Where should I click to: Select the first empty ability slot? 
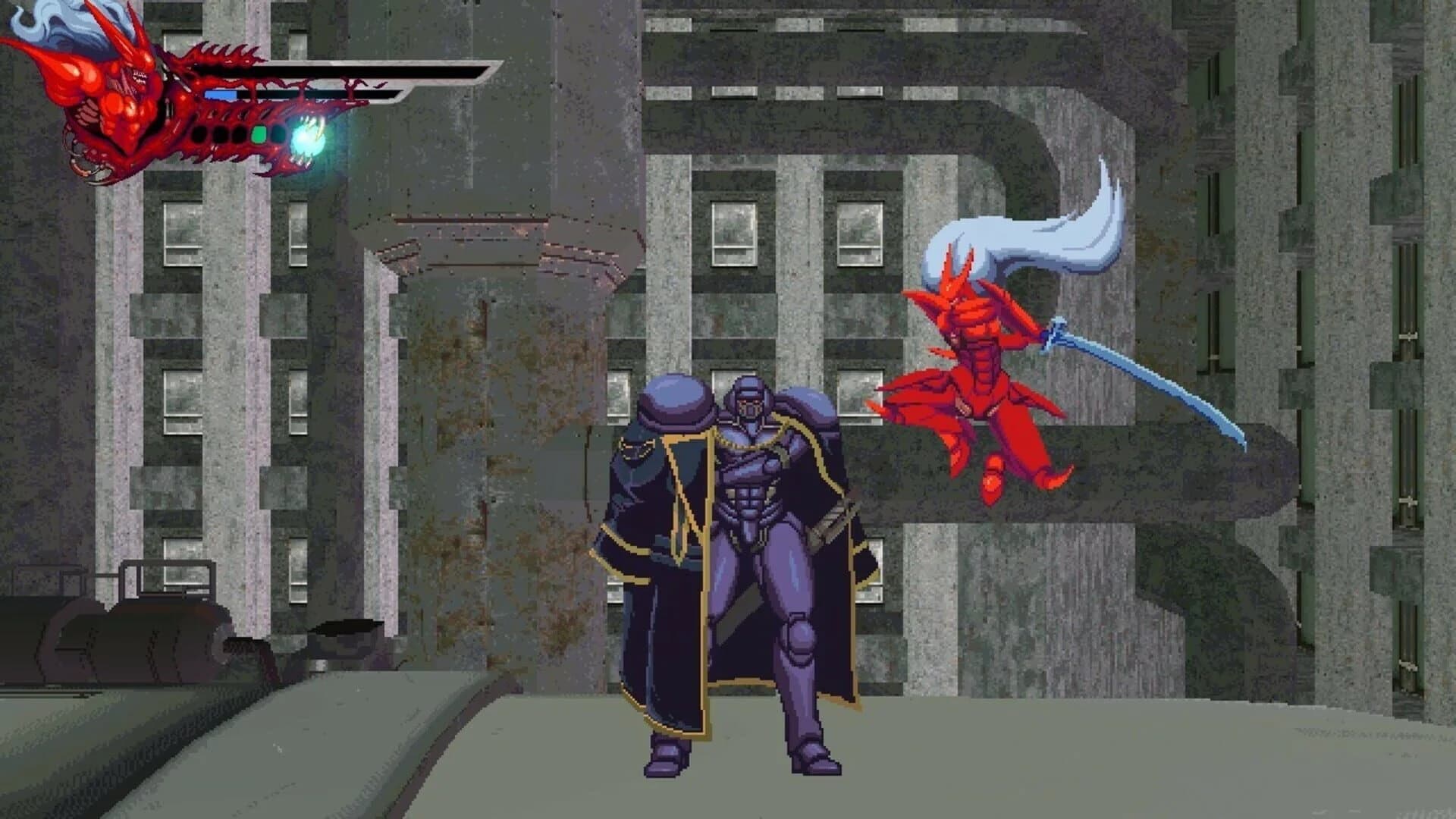(200, 135)
